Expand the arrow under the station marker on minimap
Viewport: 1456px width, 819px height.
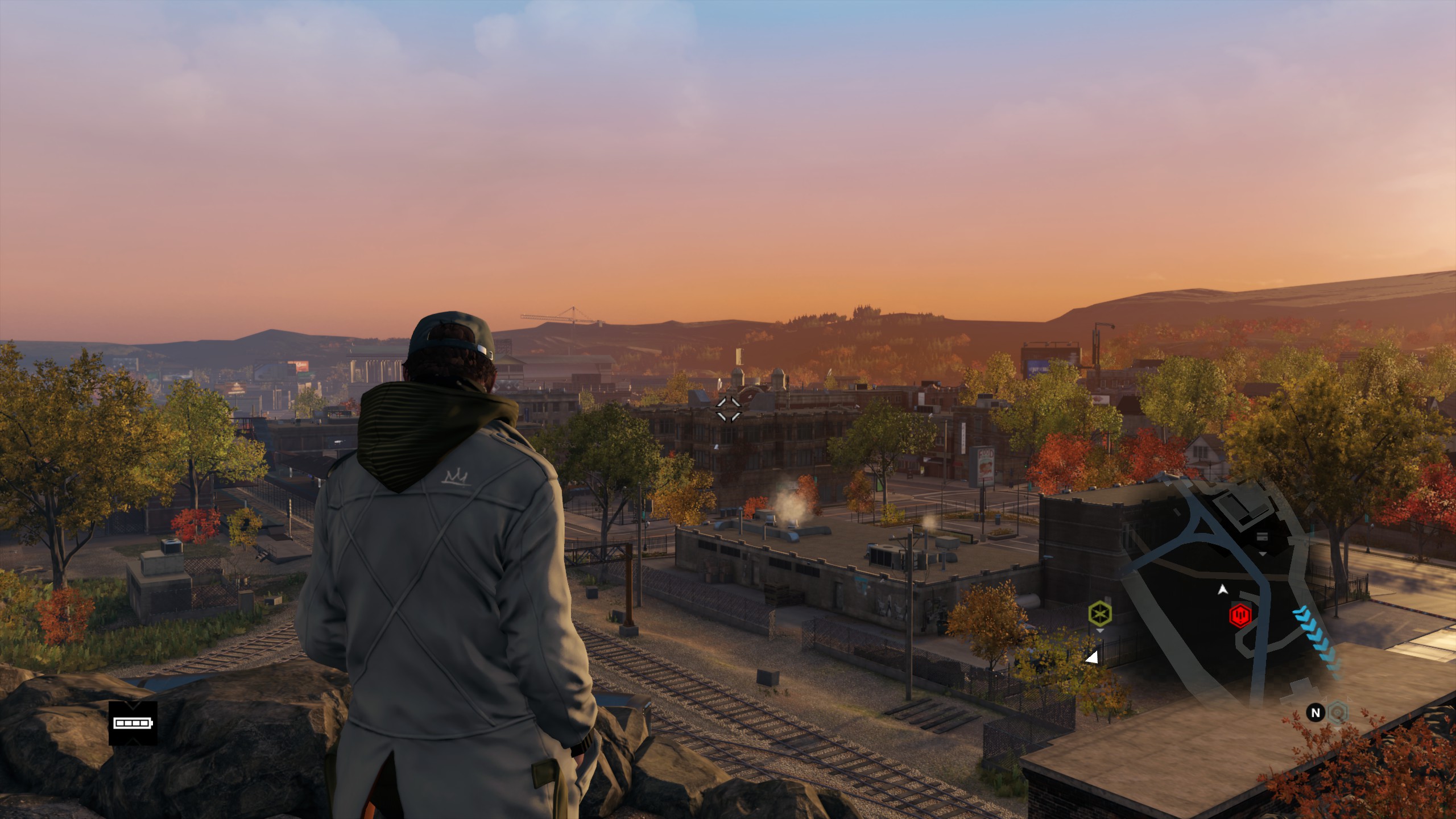click(x=1262, y=554)
